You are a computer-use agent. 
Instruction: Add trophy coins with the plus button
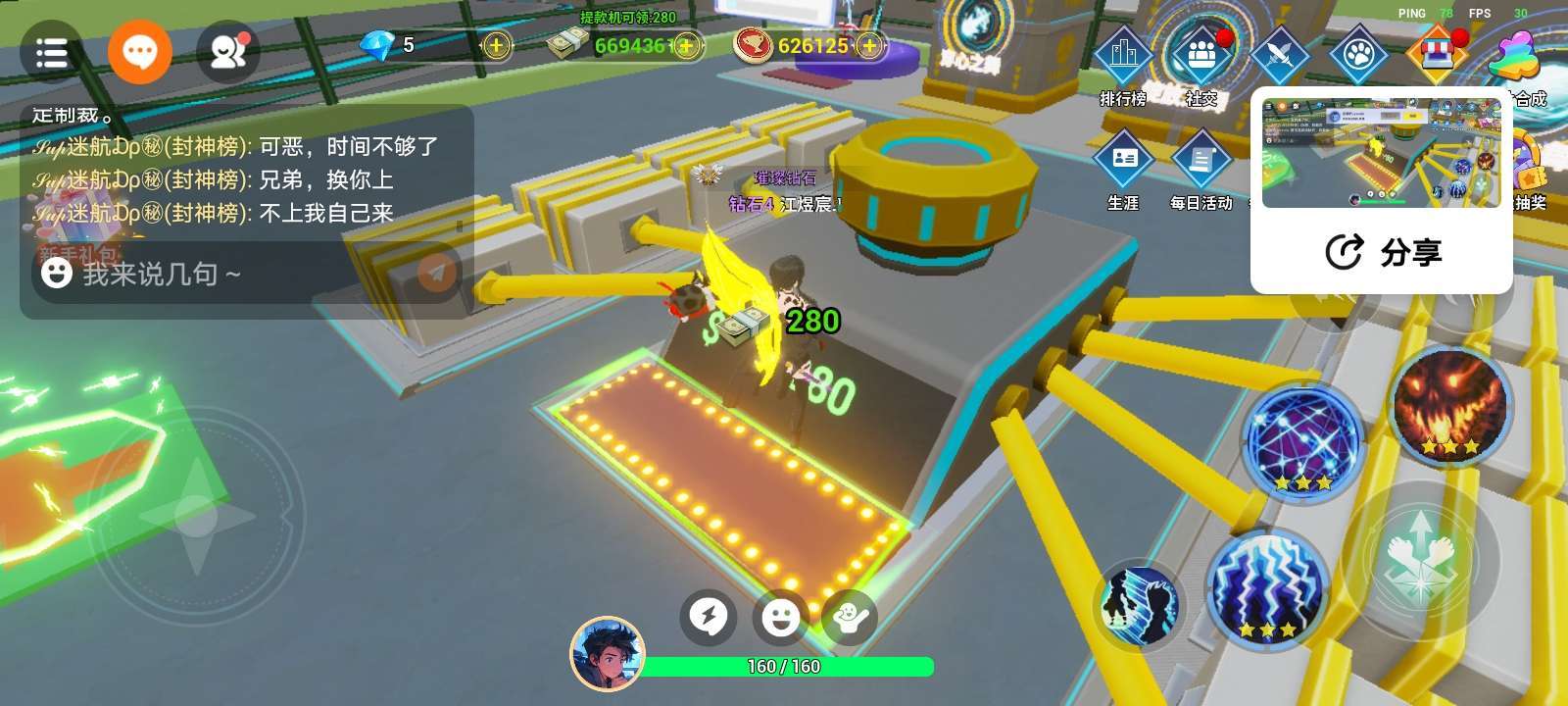[869, 45]
